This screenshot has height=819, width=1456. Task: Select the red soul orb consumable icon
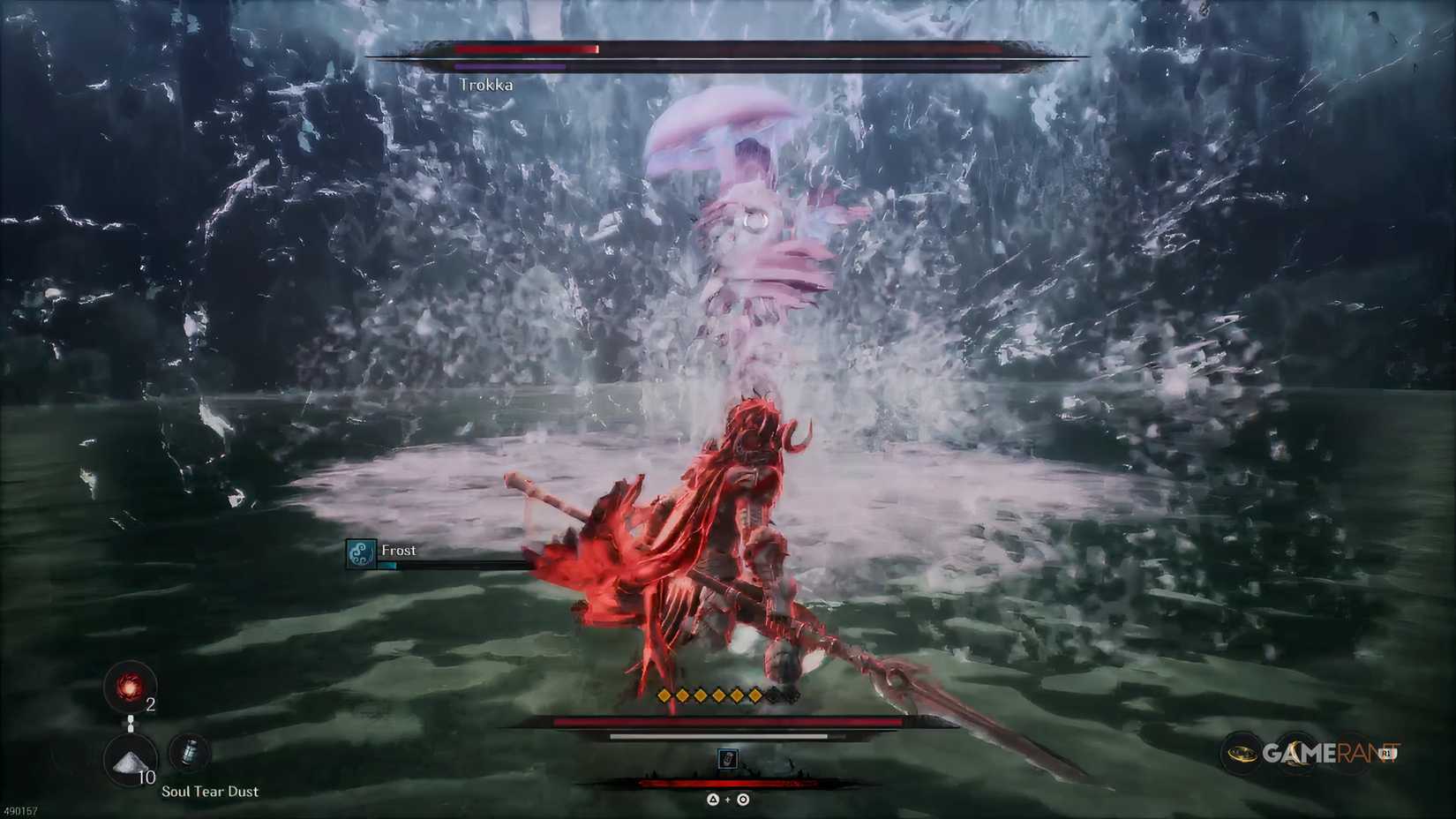coord(128,688)
